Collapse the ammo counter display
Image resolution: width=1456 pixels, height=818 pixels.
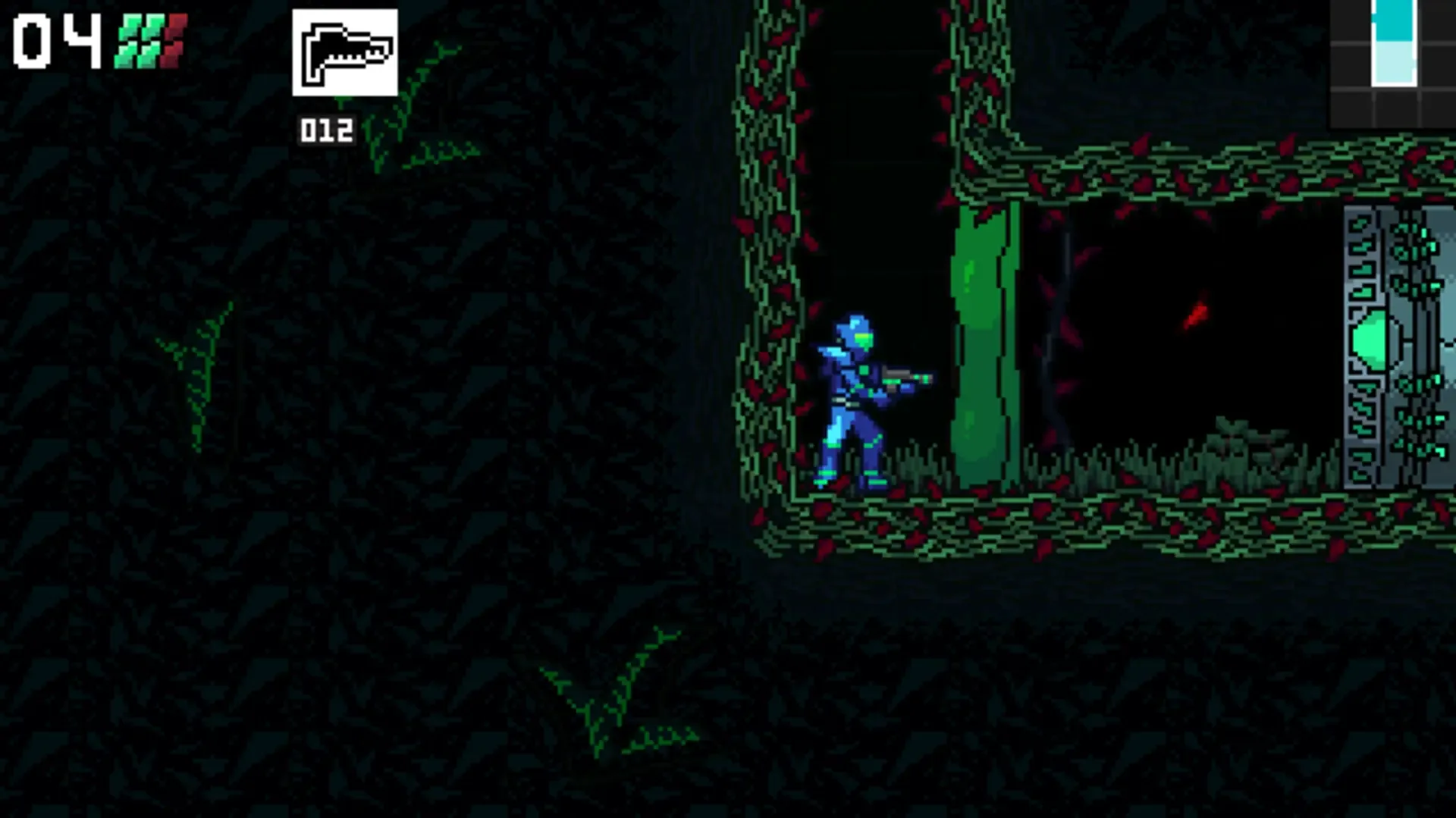click(x=325, y=129)
